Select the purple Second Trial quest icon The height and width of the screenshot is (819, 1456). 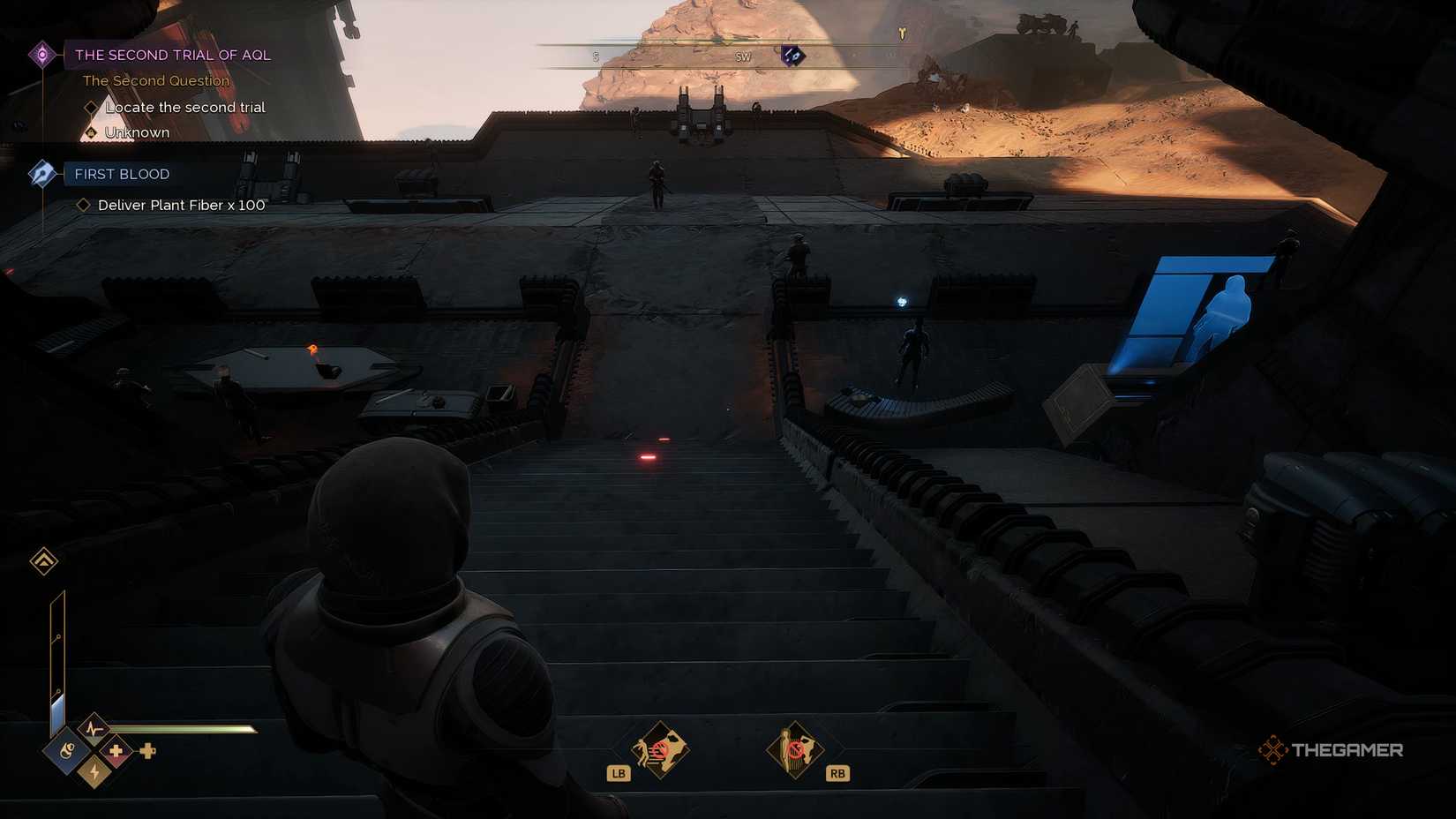click(41, 54)
